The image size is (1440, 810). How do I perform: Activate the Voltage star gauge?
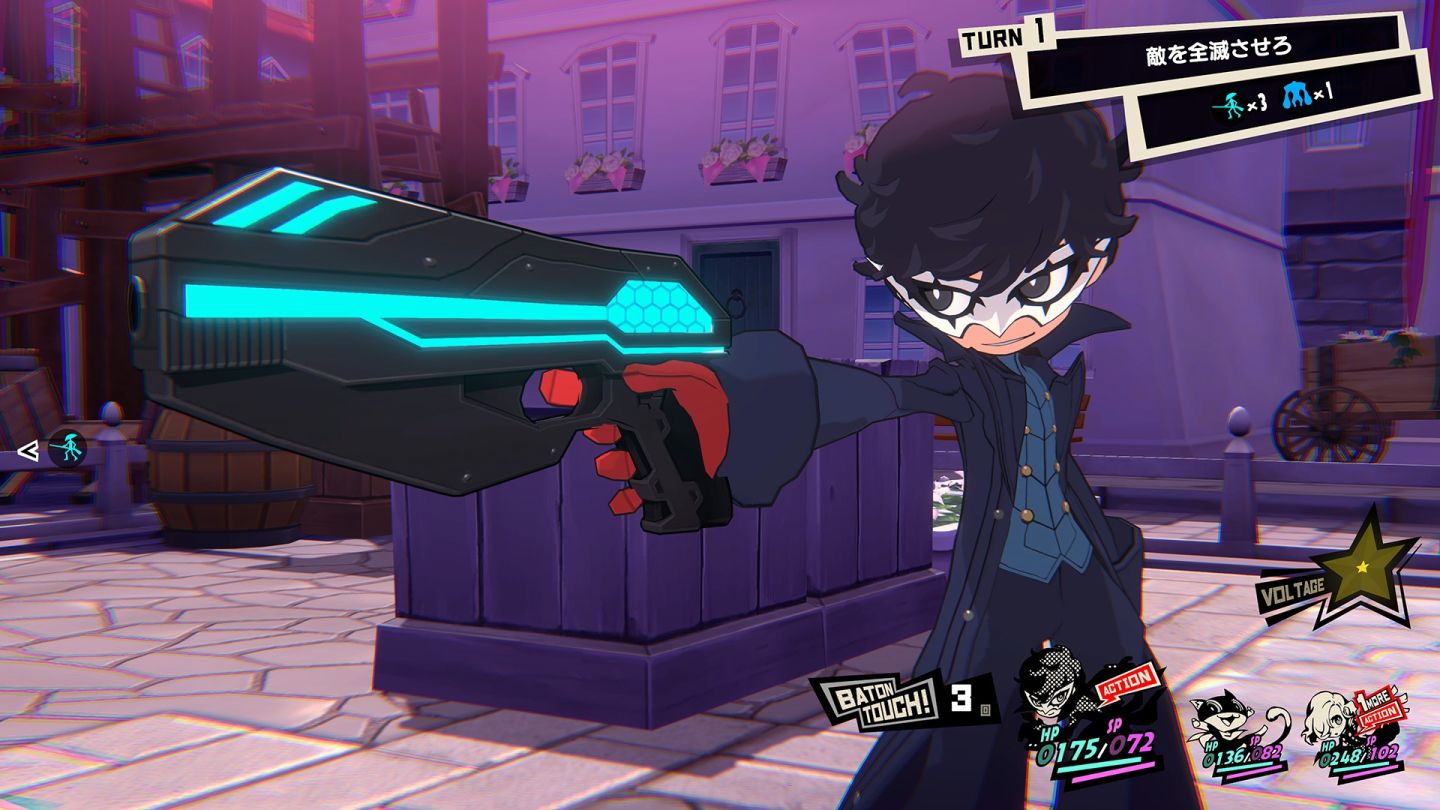(1362, 565)
